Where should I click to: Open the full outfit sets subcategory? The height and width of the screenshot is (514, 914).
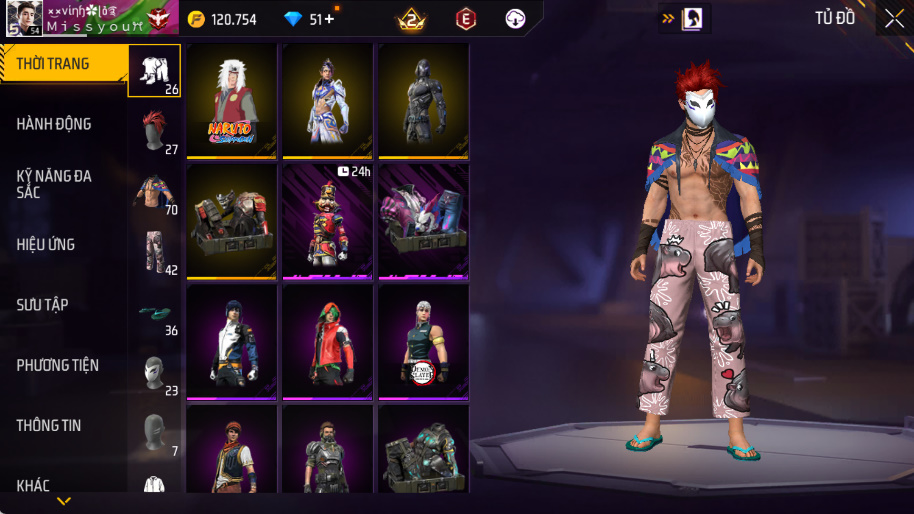tap(154, 70)
